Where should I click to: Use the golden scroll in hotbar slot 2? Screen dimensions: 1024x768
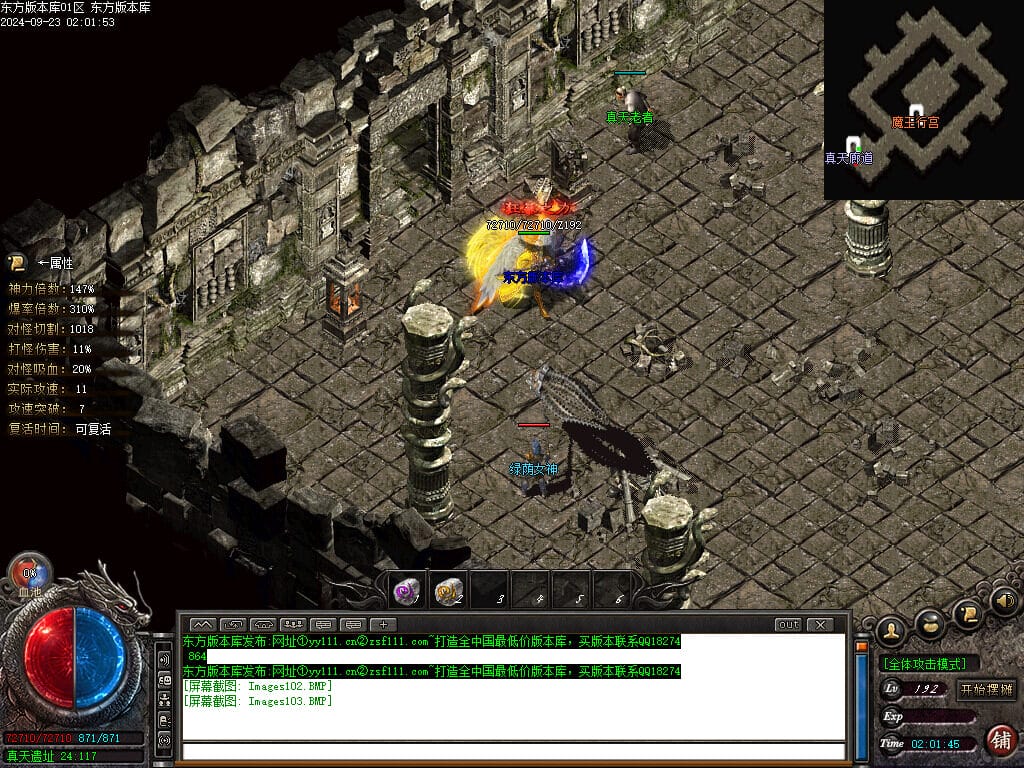tap(447, 592)
